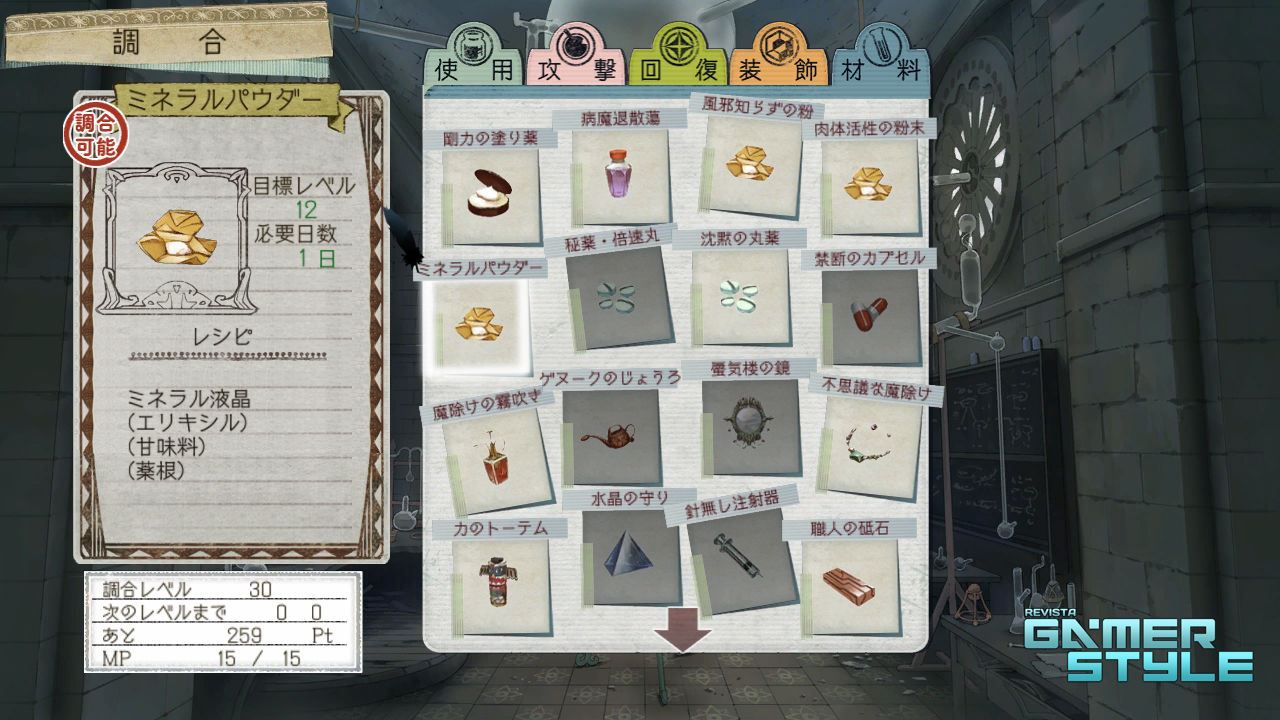Image resolution: width=1280 pixels, height=720 pixels.
Task: Open the 秘薬・倍速丸 recipe card
Action: point(616,297)
